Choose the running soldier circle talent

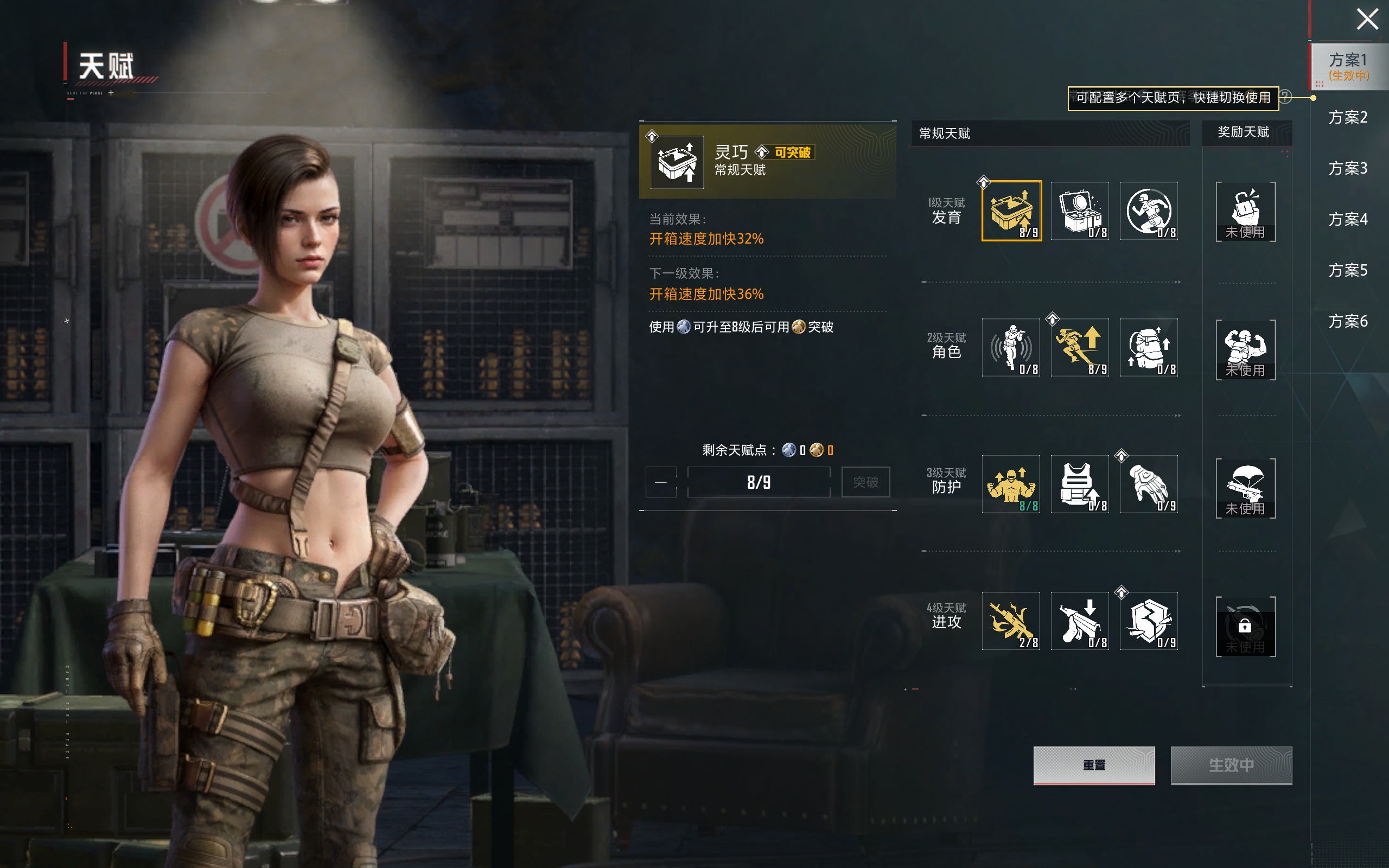[x=1149, y=210]
